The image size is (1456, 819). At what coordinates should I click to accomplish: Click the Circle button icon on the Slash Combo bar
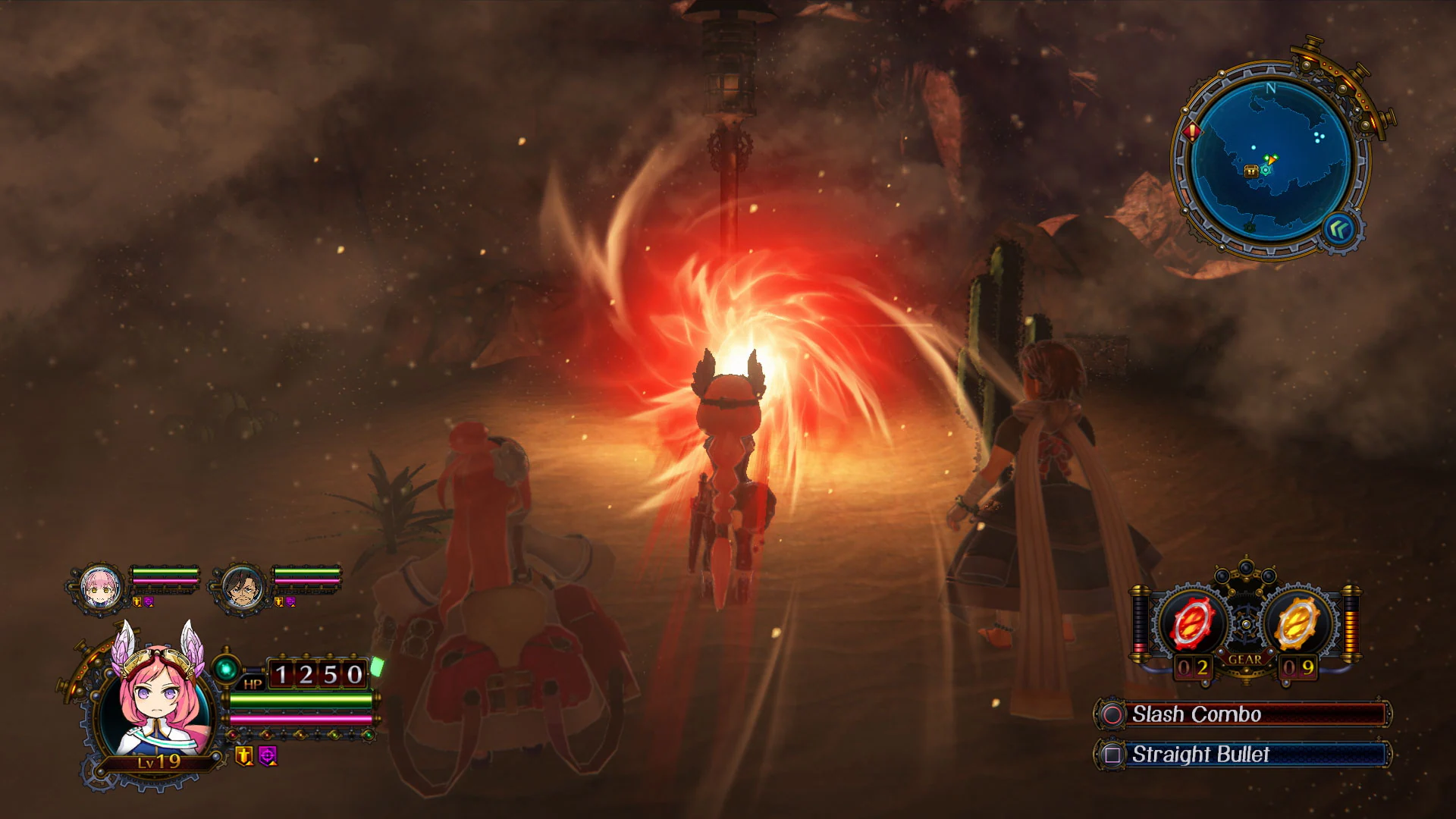tap(1112, 714)
